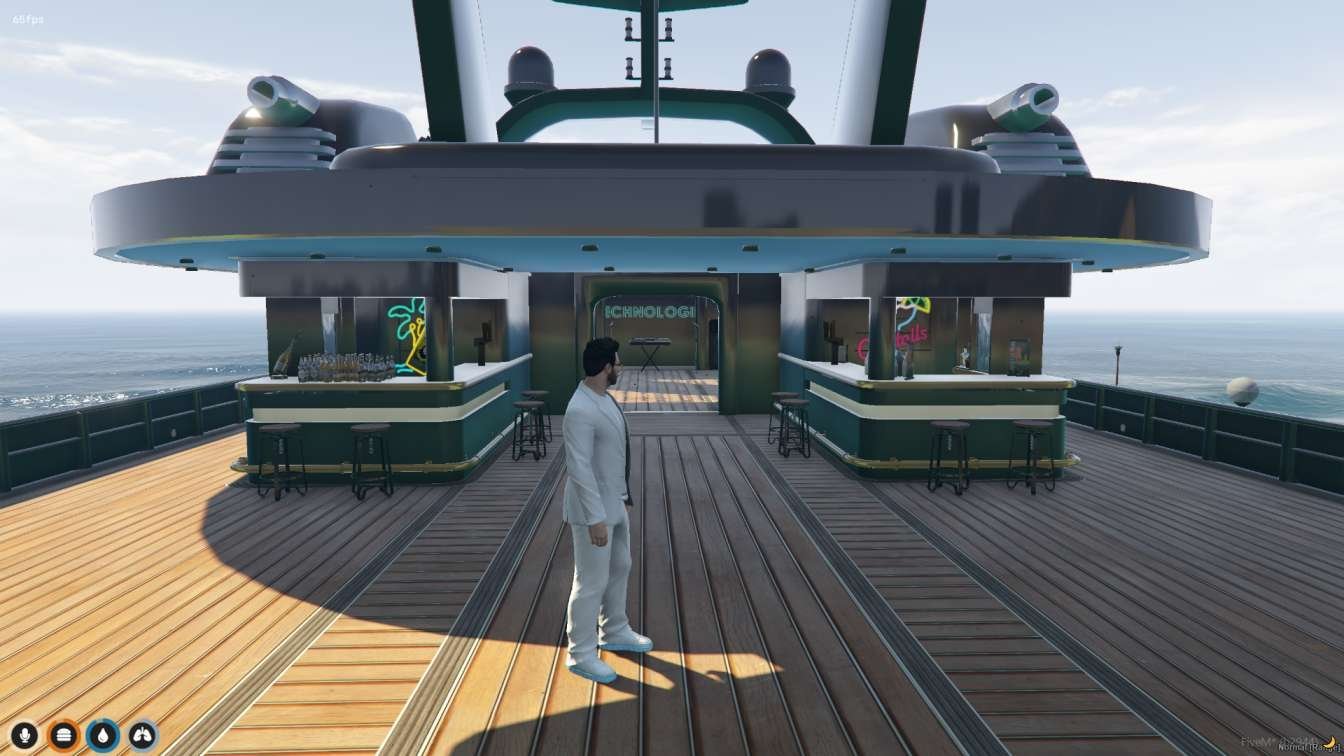
Task: Select the burger hunger status icon
Action: click(x=64, y=736)
